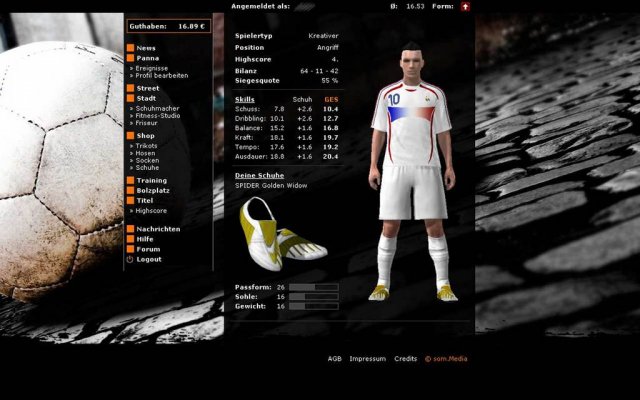
Task: Go to the Street section
Action: 147,88
